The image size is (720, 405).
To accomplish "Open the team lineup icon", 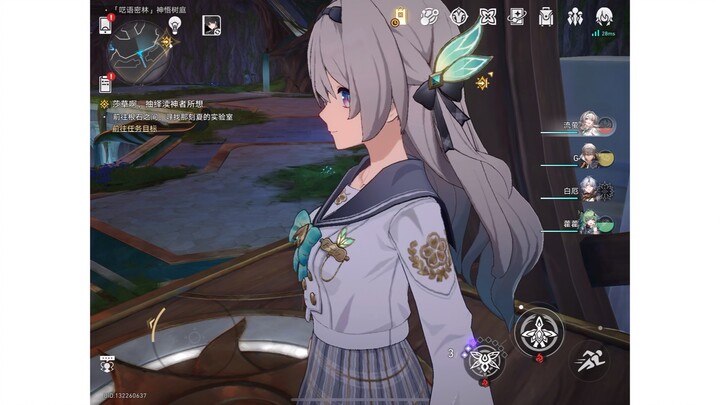I will pos(575,16).
